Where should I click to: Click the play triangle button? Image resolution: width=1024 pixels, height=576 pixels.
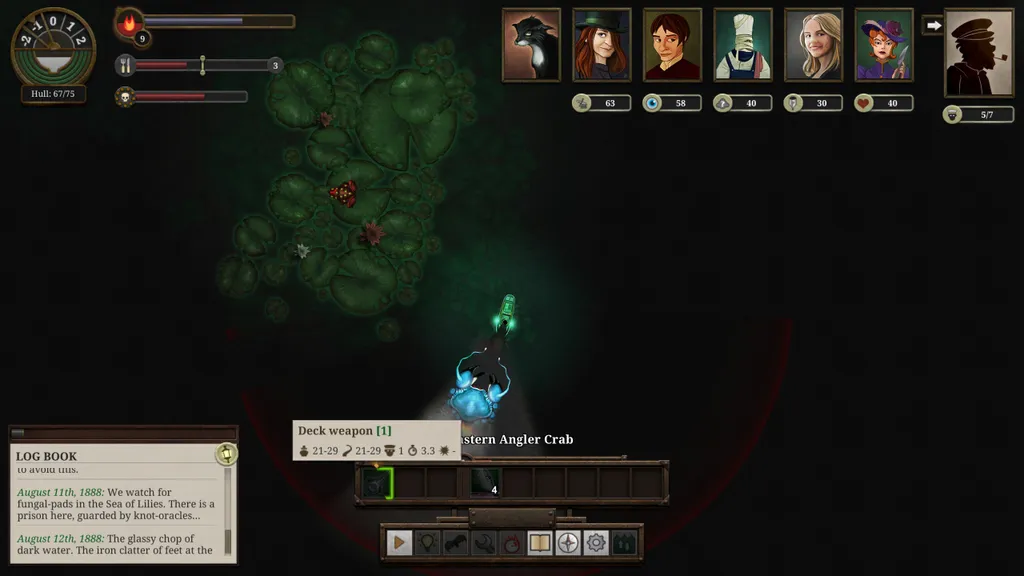[399, 543]
